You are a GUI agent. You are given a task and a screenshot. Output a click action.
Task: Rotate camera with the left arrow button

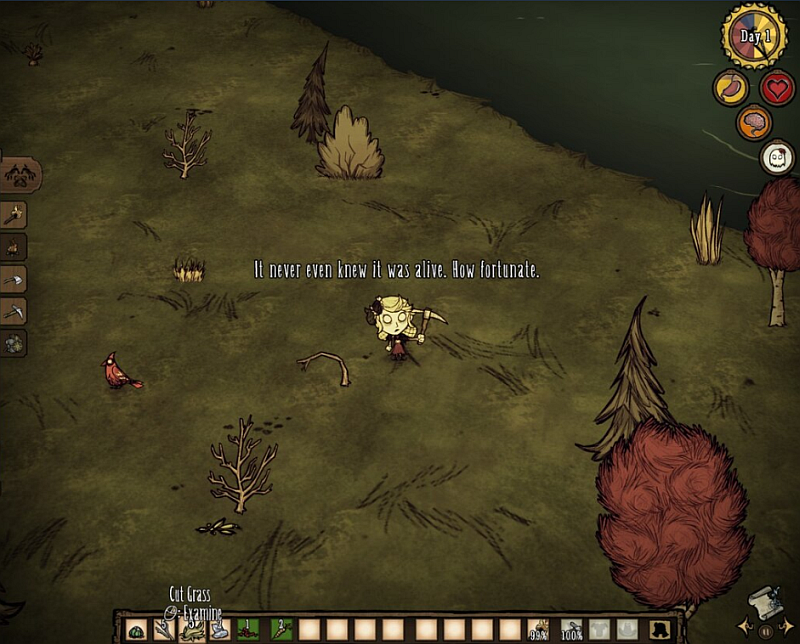[744, 625]
